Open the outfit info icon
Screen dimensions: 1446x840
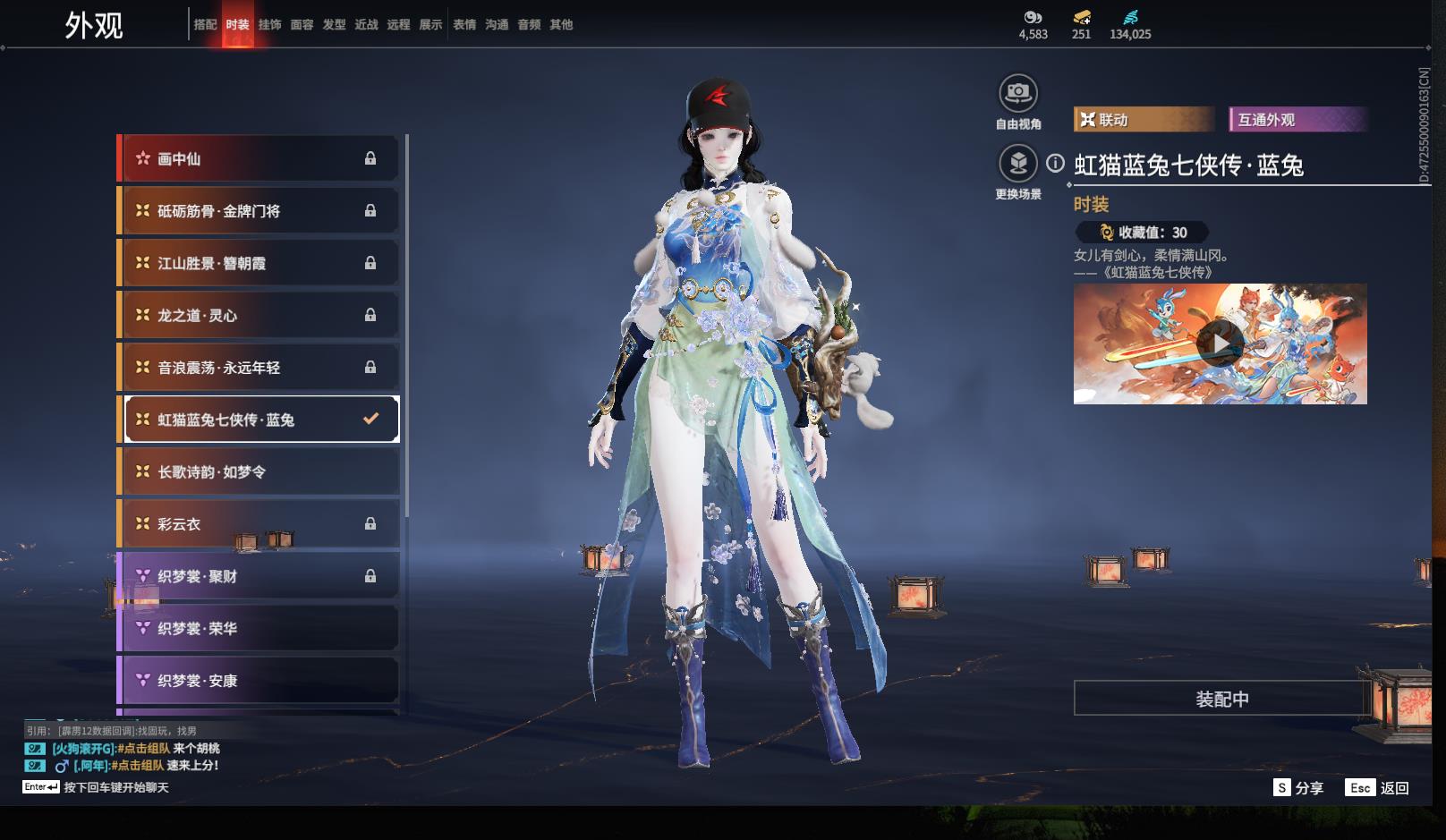coord(1056,164)
